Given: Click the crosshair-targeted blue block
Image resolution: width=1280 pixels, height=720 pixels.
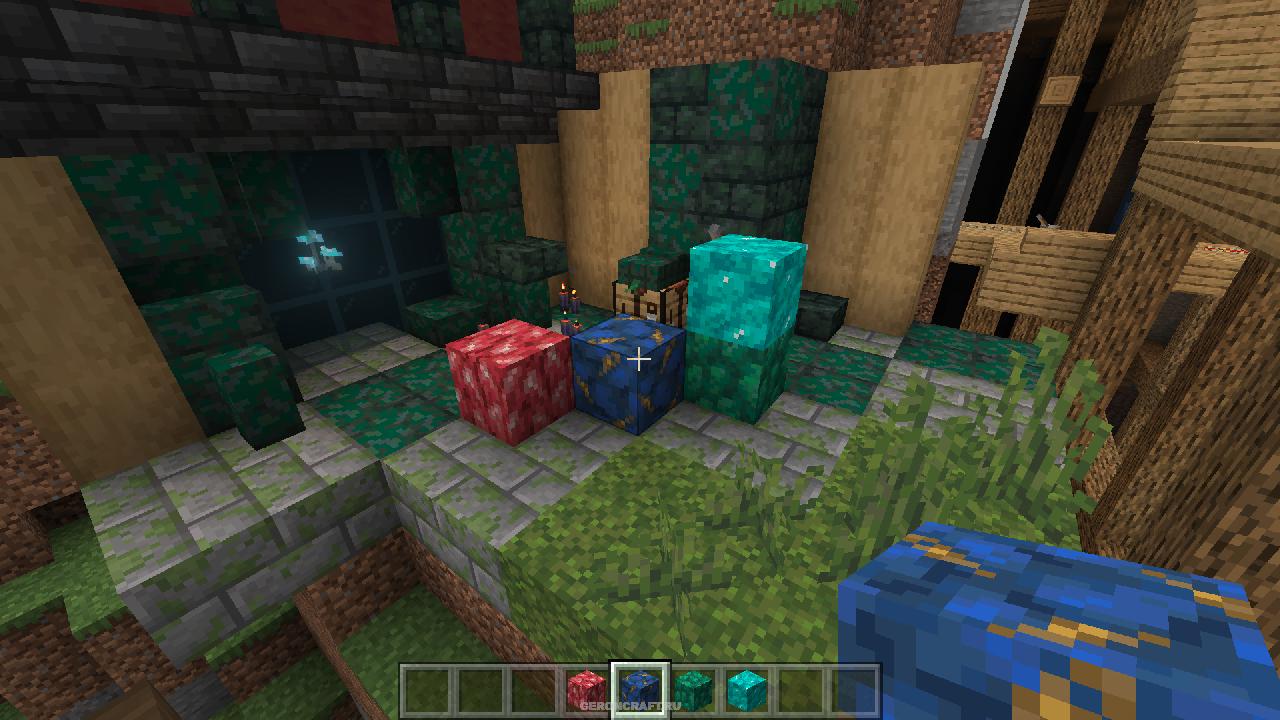Looking at the screenshot, I should point(630,380).
